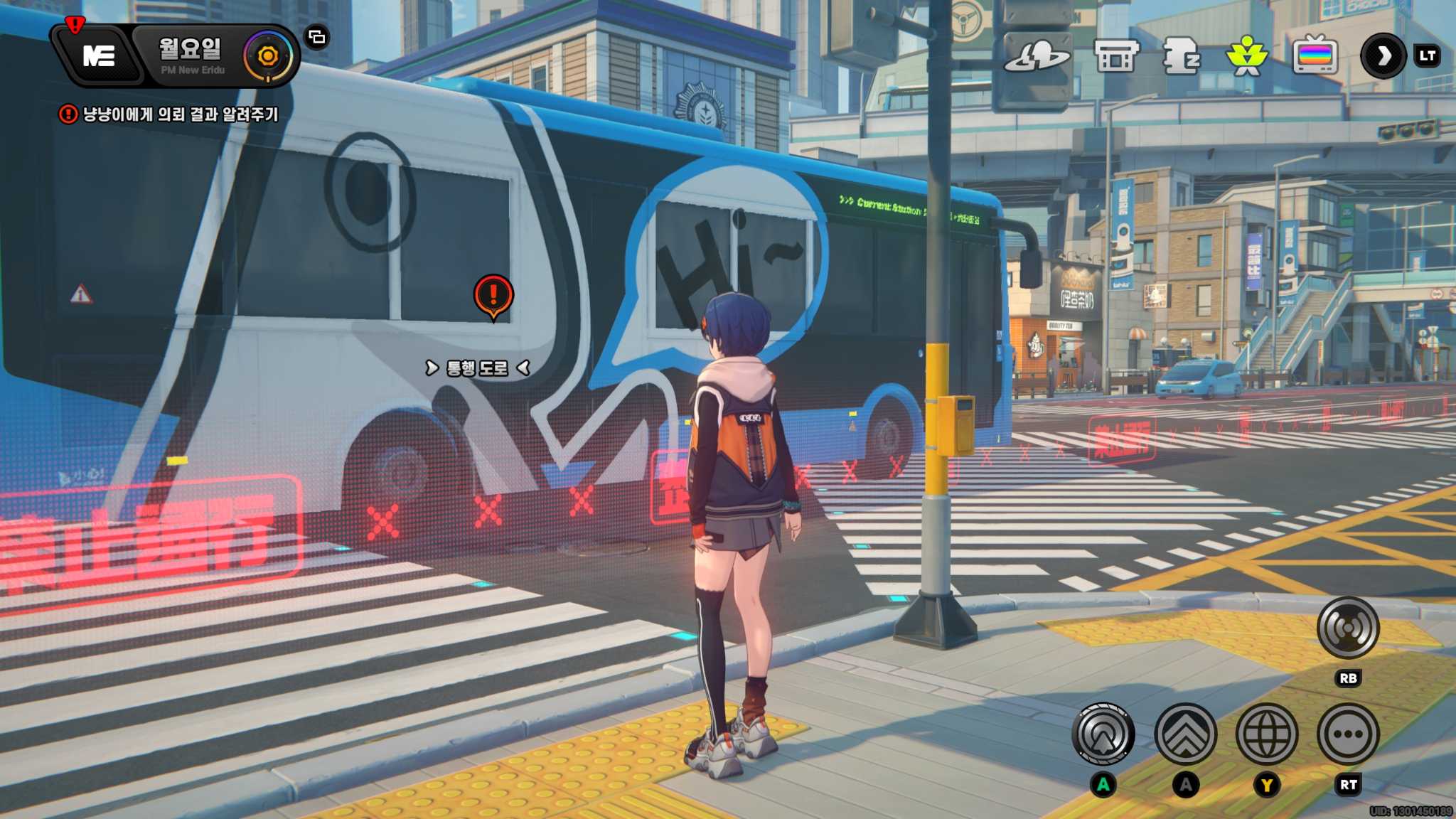Click the small window-switch icon

317,37
